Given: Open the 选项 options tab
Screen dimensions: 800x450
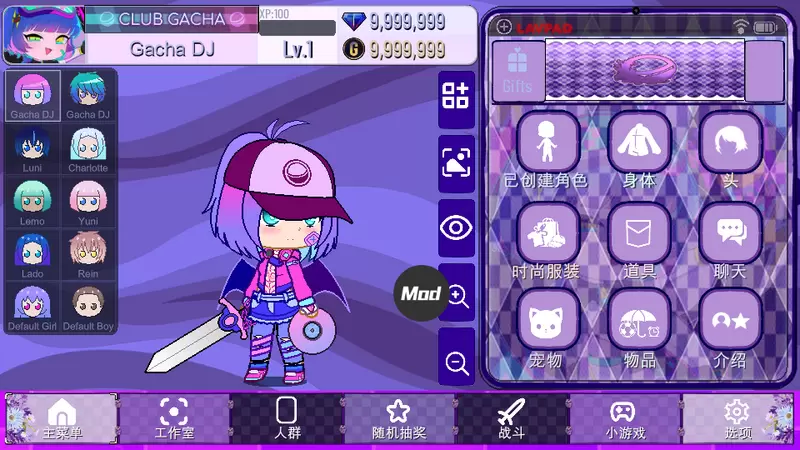Looking at the screenshot, I should click(737, 418).
